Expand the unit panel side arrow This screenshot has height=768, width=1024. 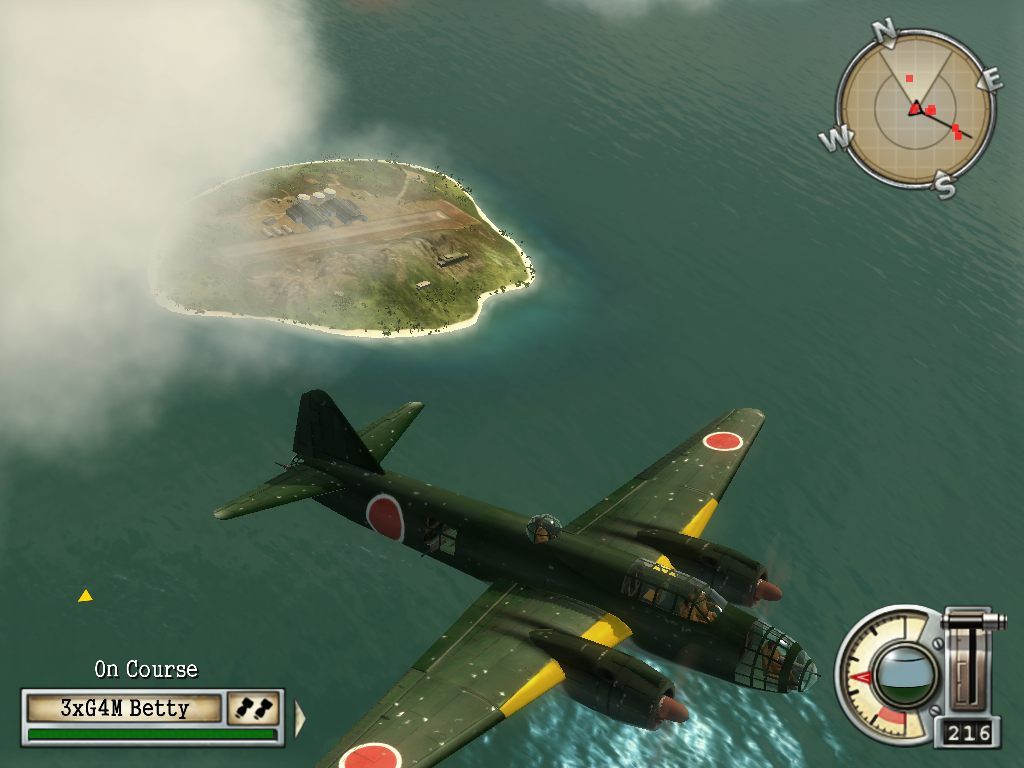298,717
